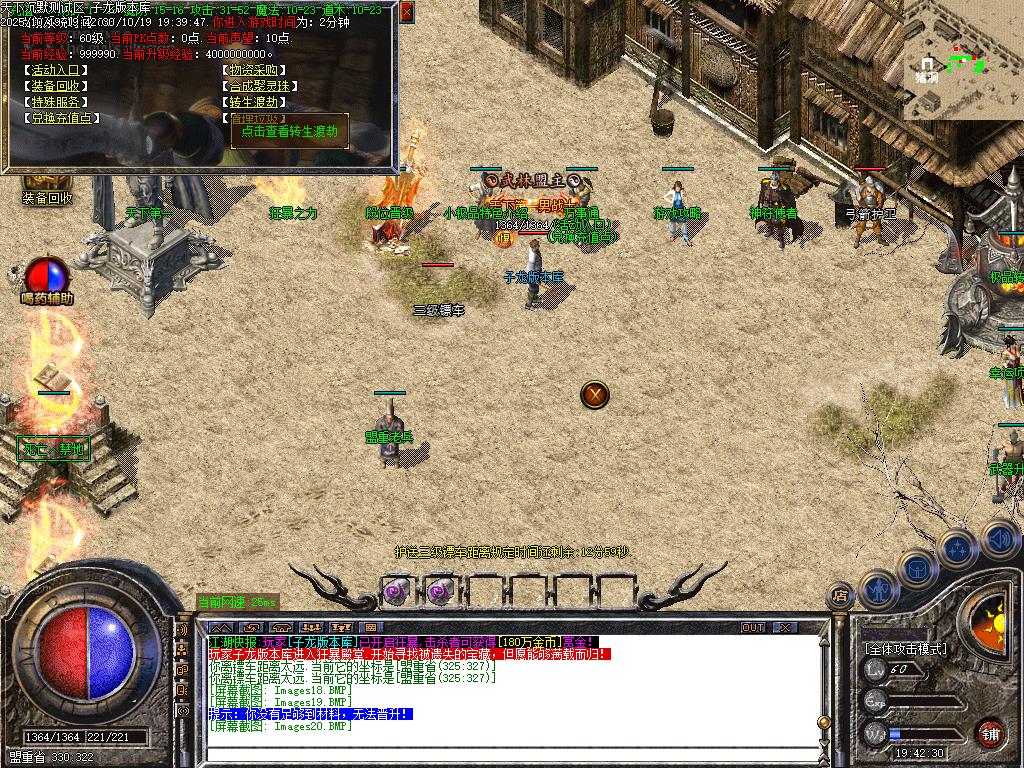Open the 特殊服务 special services link

pyautogui.click(x=59, y=102)
